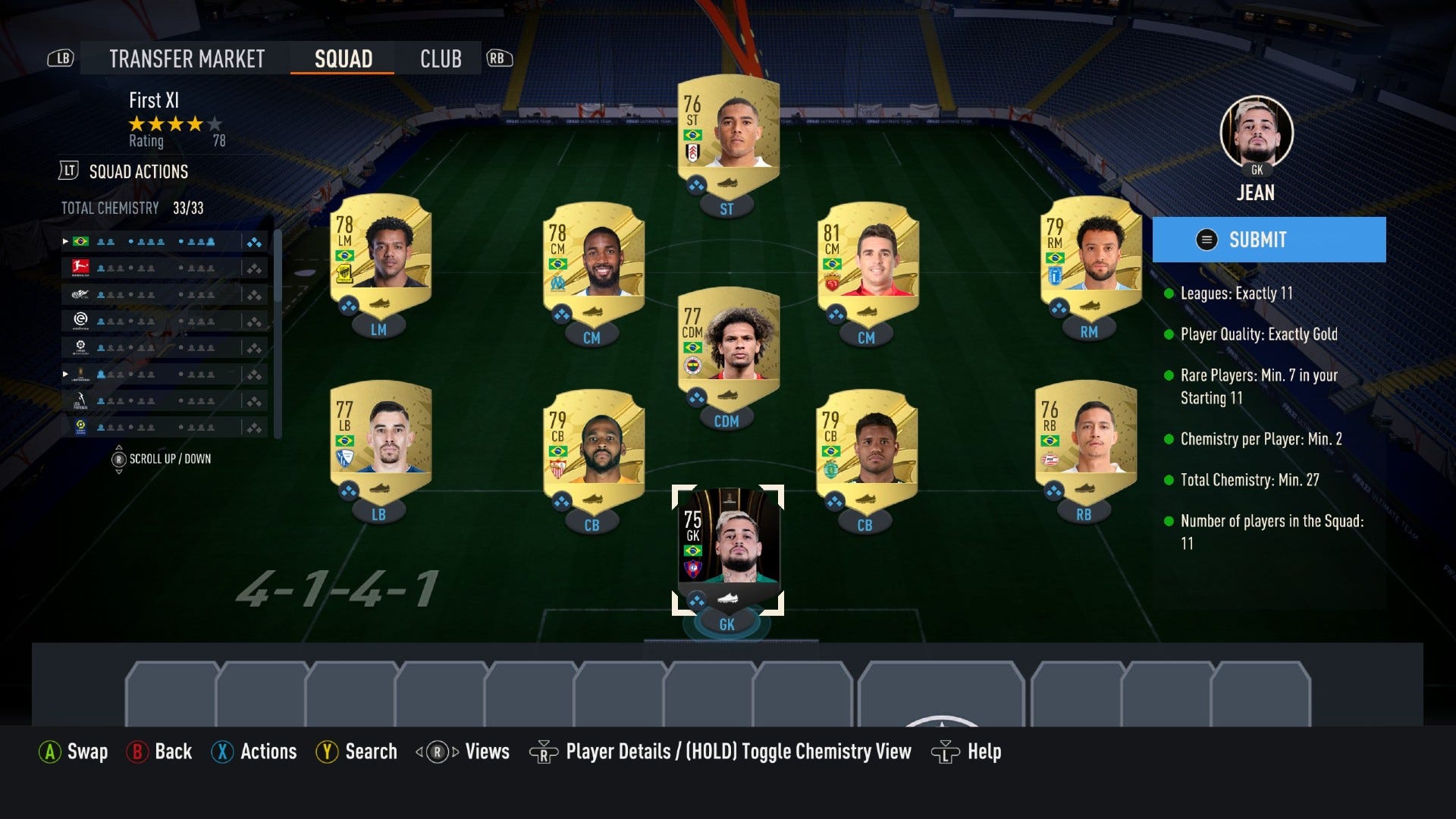Click the green status dot beside Total Chemistry requirement
This screenshot has width=1456, height=819.
click(x=1170, y=479)
